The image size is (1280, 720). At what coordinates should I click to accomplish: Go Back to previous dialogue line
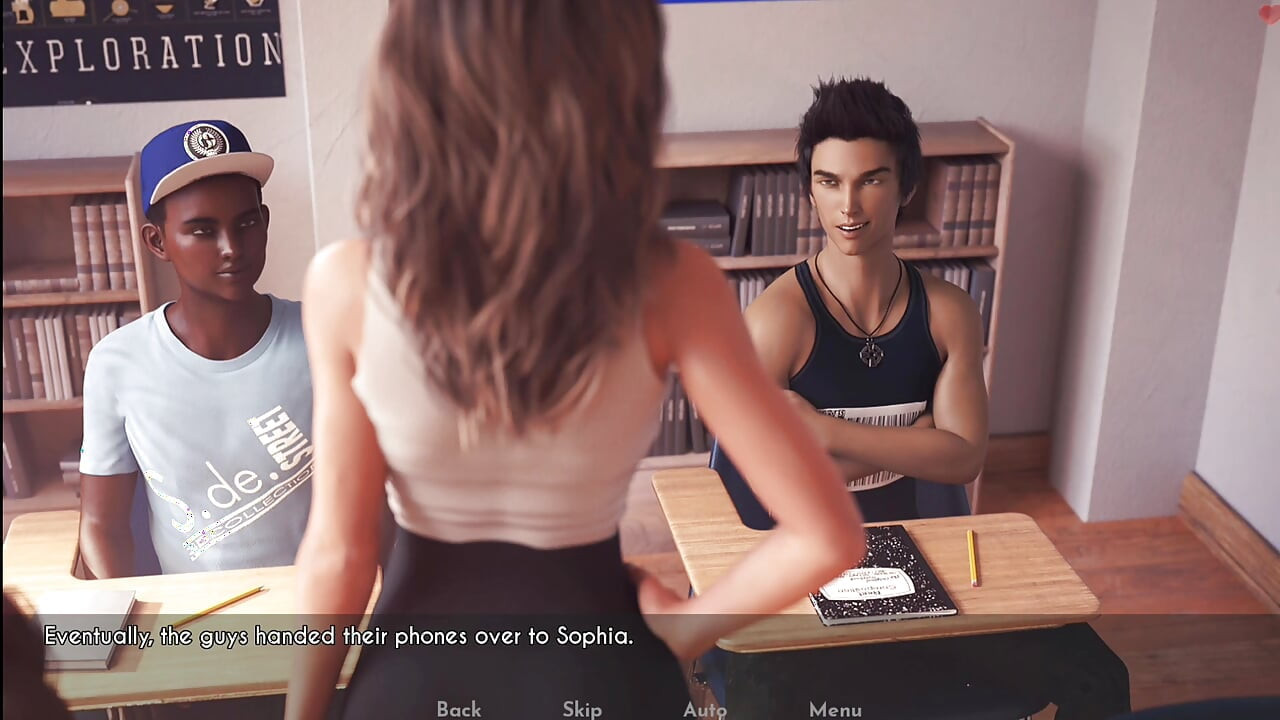(x=458, y=709)
